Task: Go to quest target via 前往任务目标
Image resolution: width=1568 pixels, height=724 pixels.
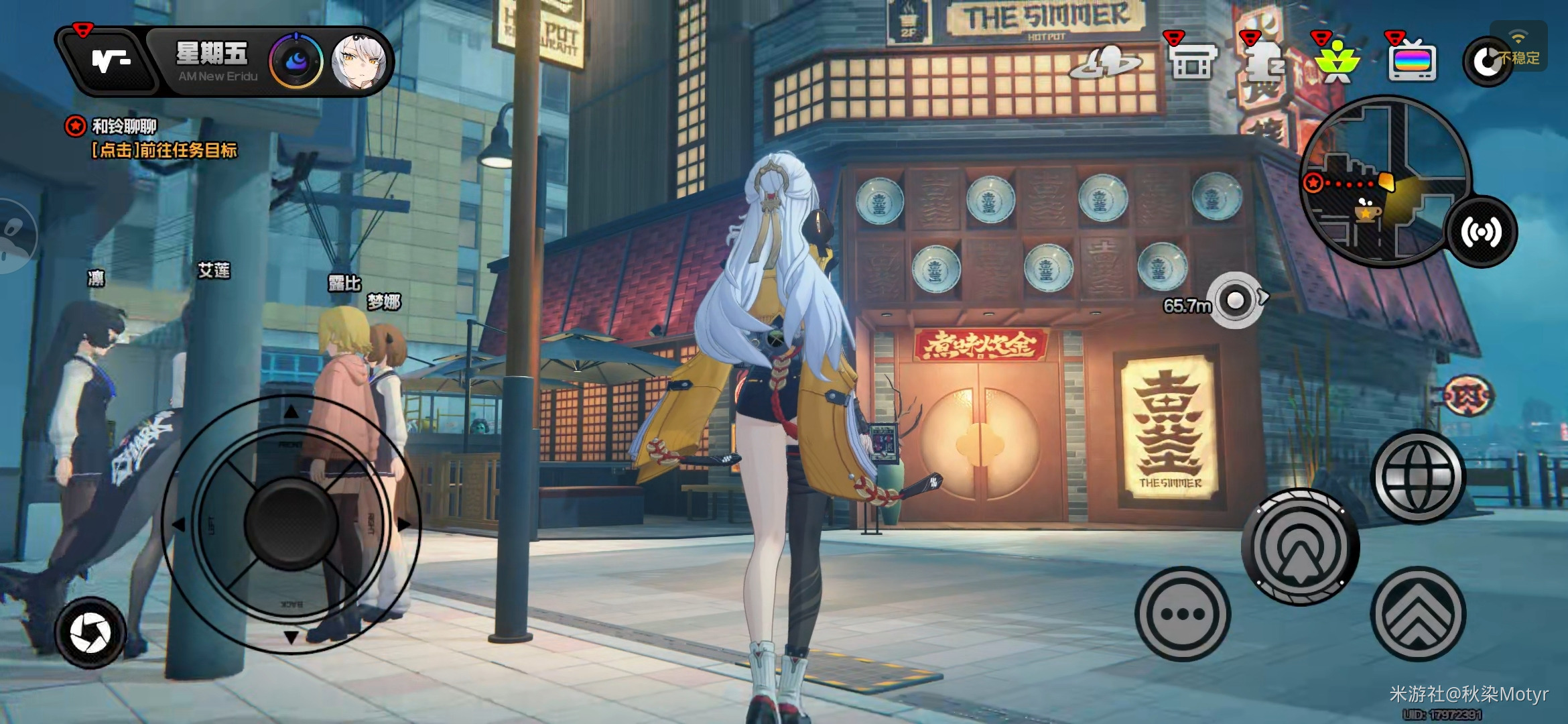Action: 164,150
